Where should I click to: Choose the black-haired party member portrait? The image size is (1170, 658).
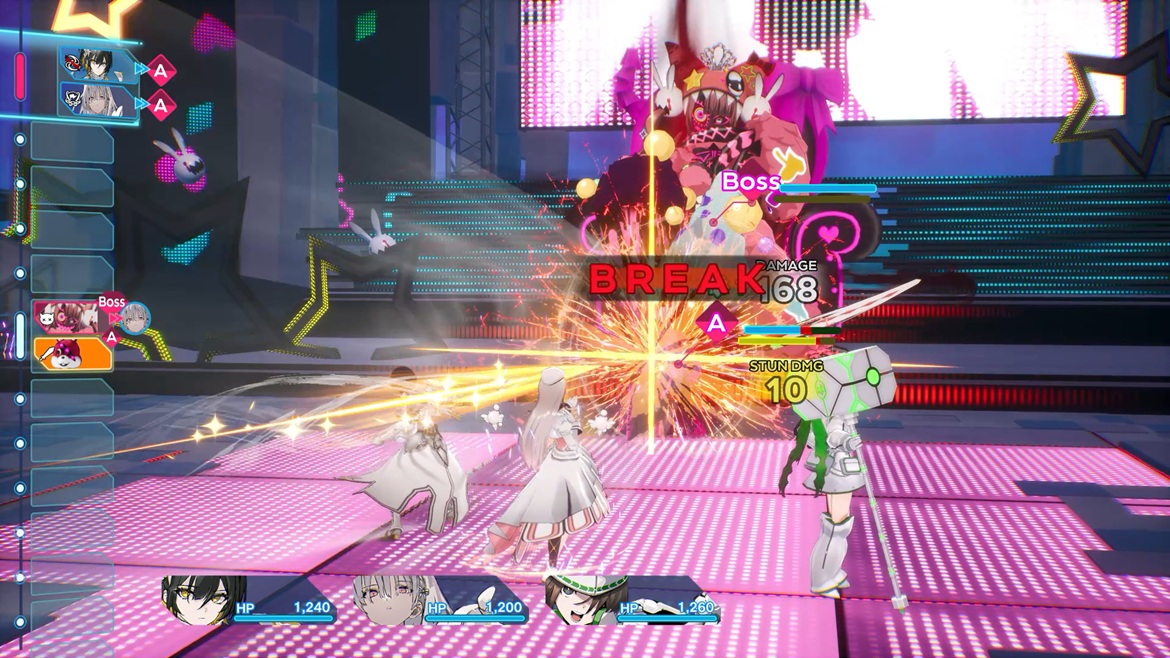pos(201,600)
